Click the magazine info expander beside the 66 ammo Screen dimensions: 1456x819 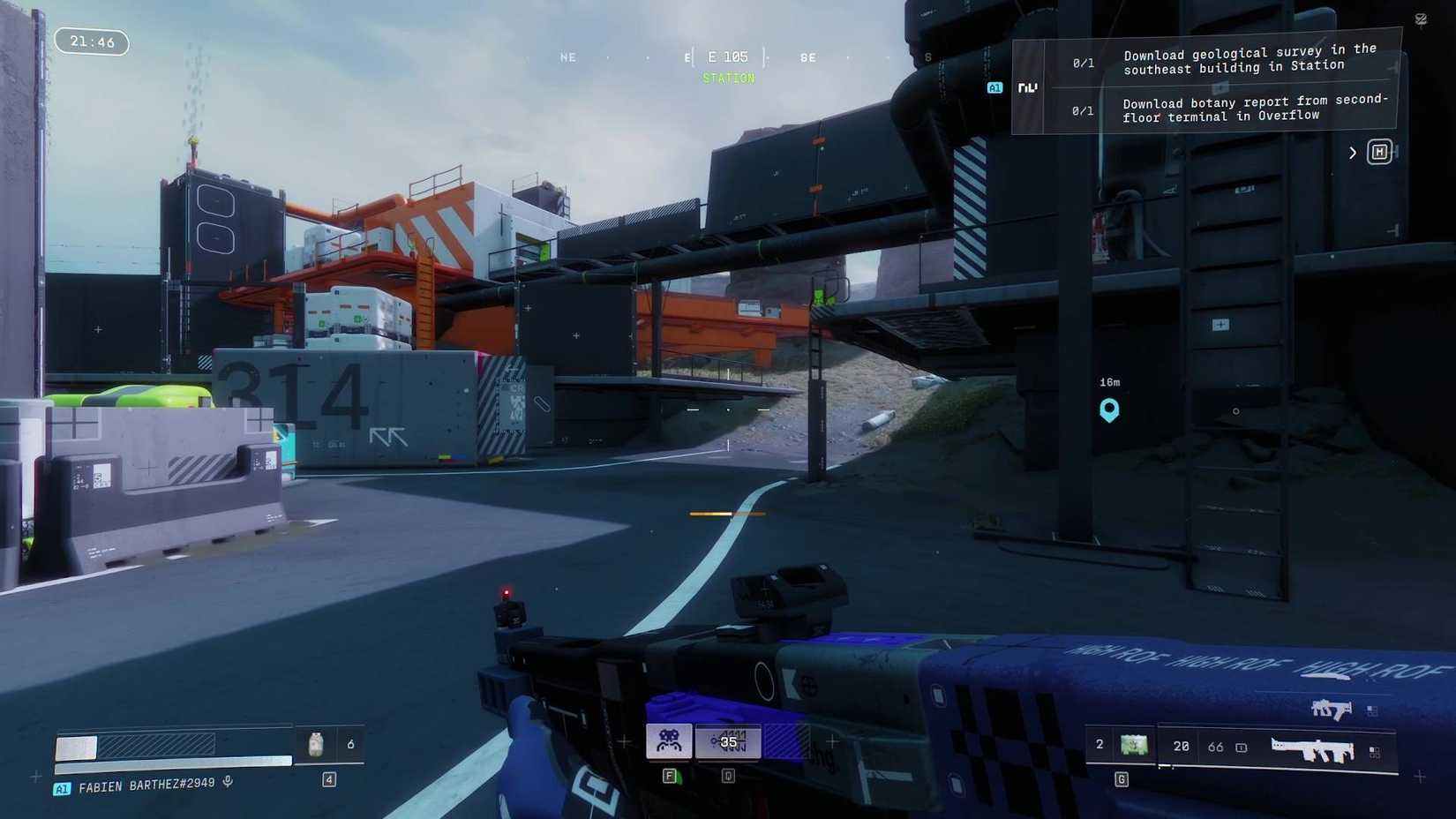[1241, 747]
